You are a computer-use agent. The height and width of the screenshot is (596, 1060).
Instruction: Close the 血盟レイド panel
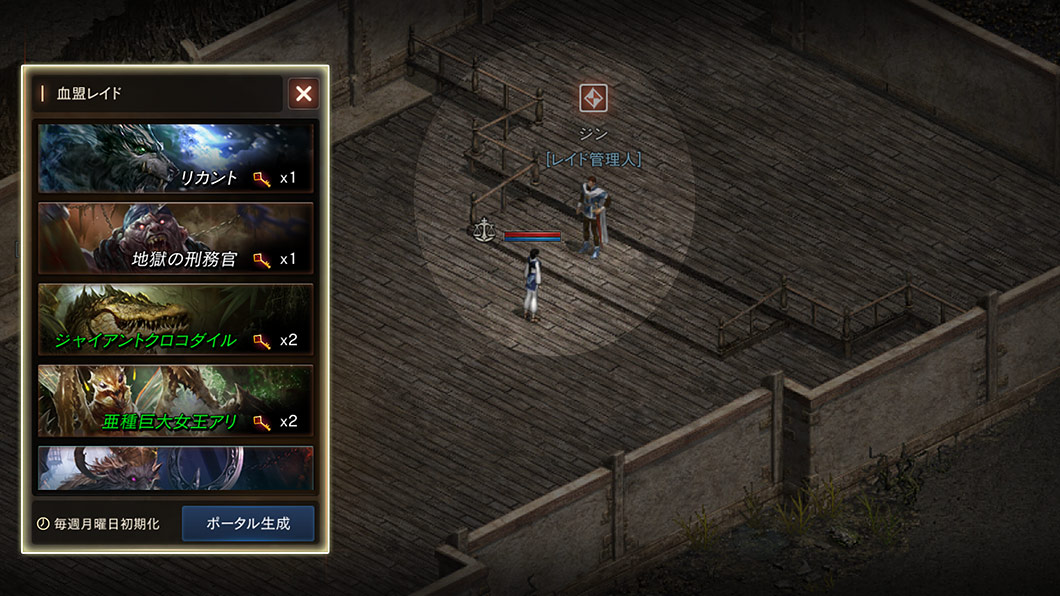point(304,94)
